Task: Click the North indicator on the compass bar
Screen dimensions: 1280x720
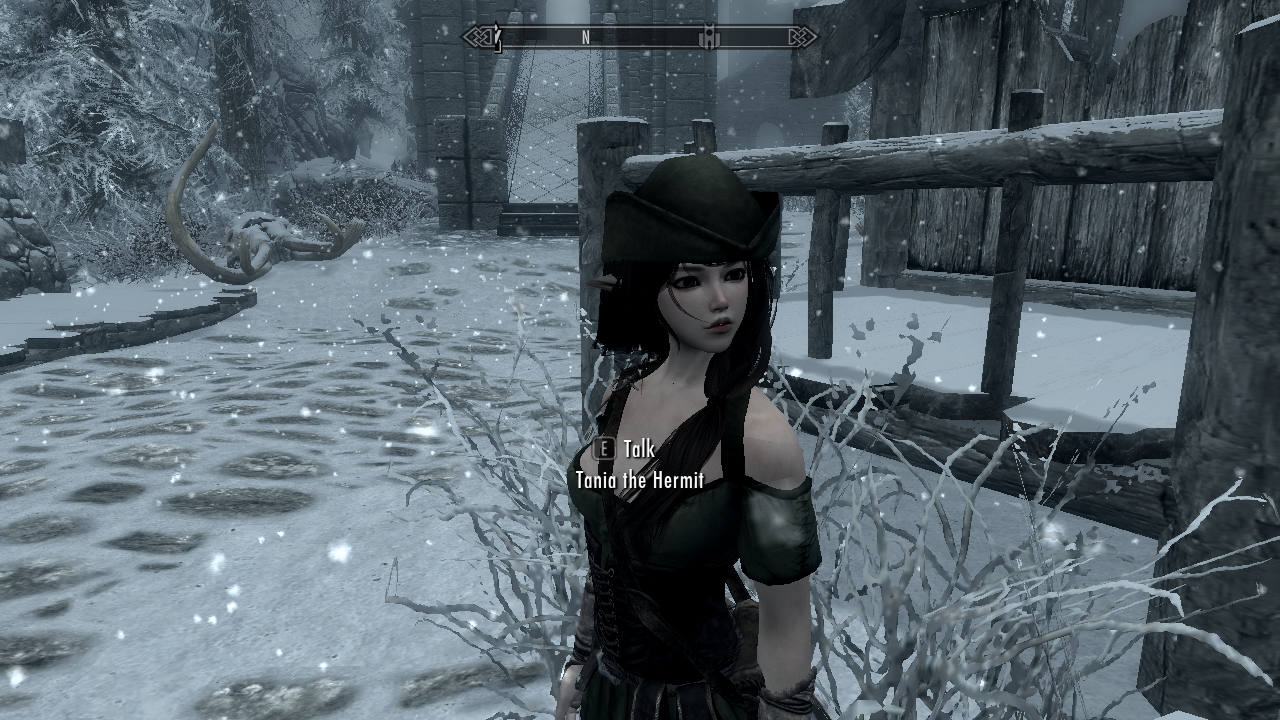Action: tap(585, 38)
